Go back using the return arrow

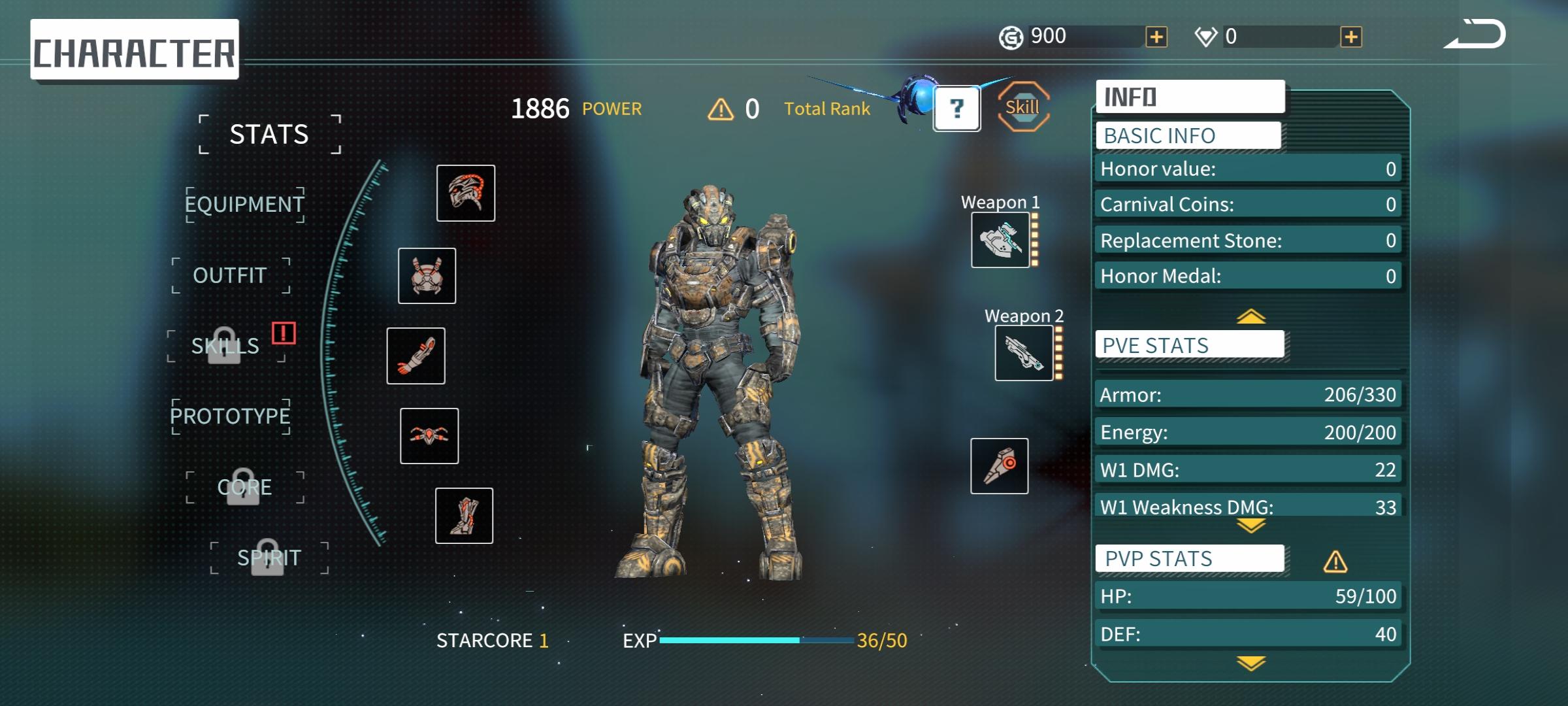tap(1475, 35)
